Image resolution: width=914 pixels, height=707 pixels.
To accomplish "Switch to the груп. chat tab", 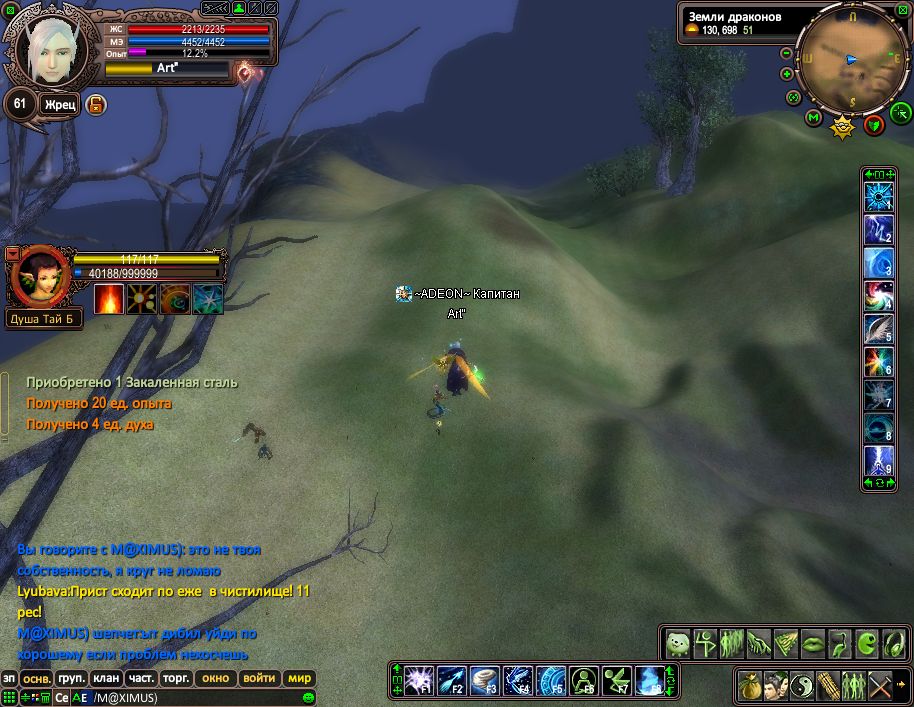I will 71,678.
